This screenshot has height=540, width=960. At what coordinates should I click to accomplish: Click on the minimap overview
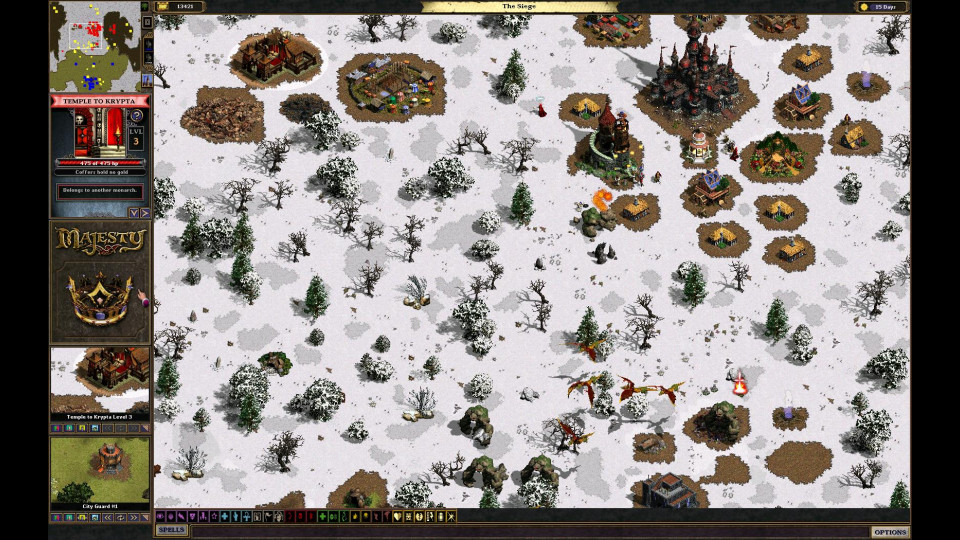[x=95, y=46]
